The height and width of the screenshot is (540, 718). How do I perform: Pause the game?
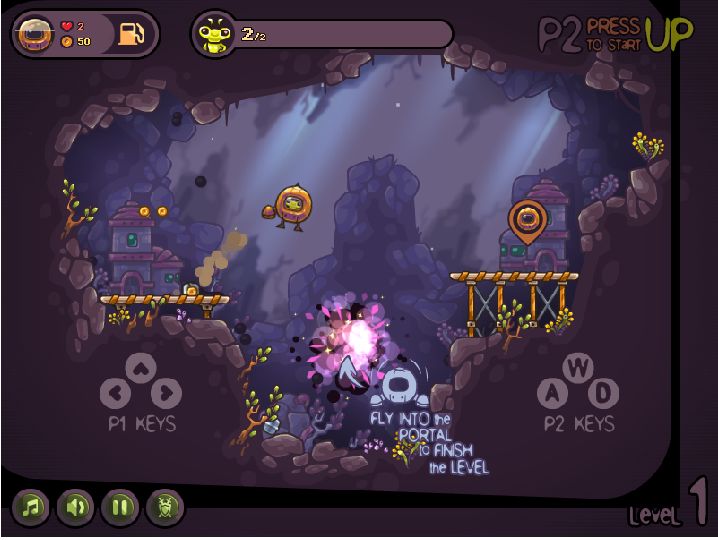click(x=120, y=507)
